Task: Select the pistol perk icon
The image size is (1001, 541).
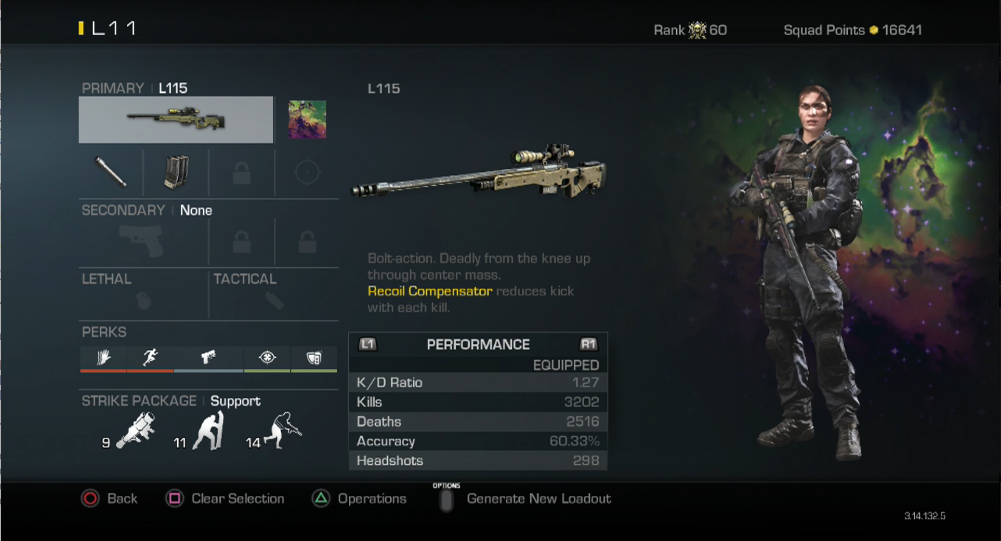Action: 208,357
